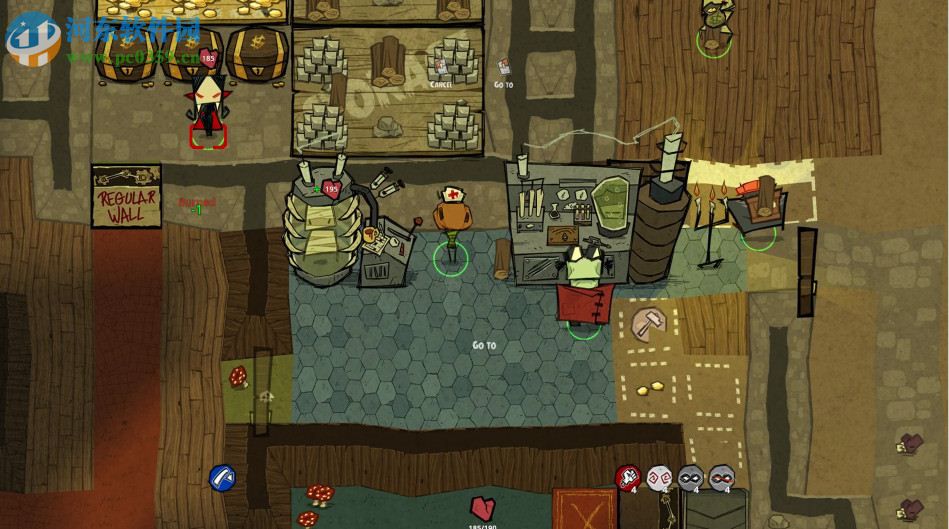Activate the red fist ability icon

[627, 478]
